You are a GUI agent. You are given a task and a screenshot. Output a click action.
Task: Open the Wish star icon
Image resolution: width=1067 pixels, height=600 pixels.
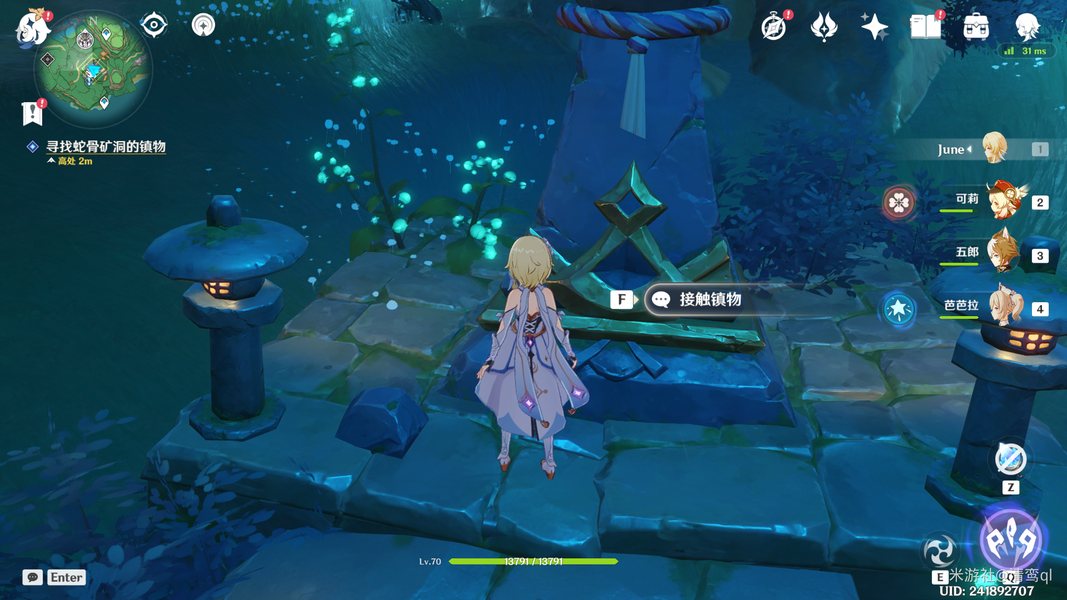pyautogui.click(x=874, y=27)
